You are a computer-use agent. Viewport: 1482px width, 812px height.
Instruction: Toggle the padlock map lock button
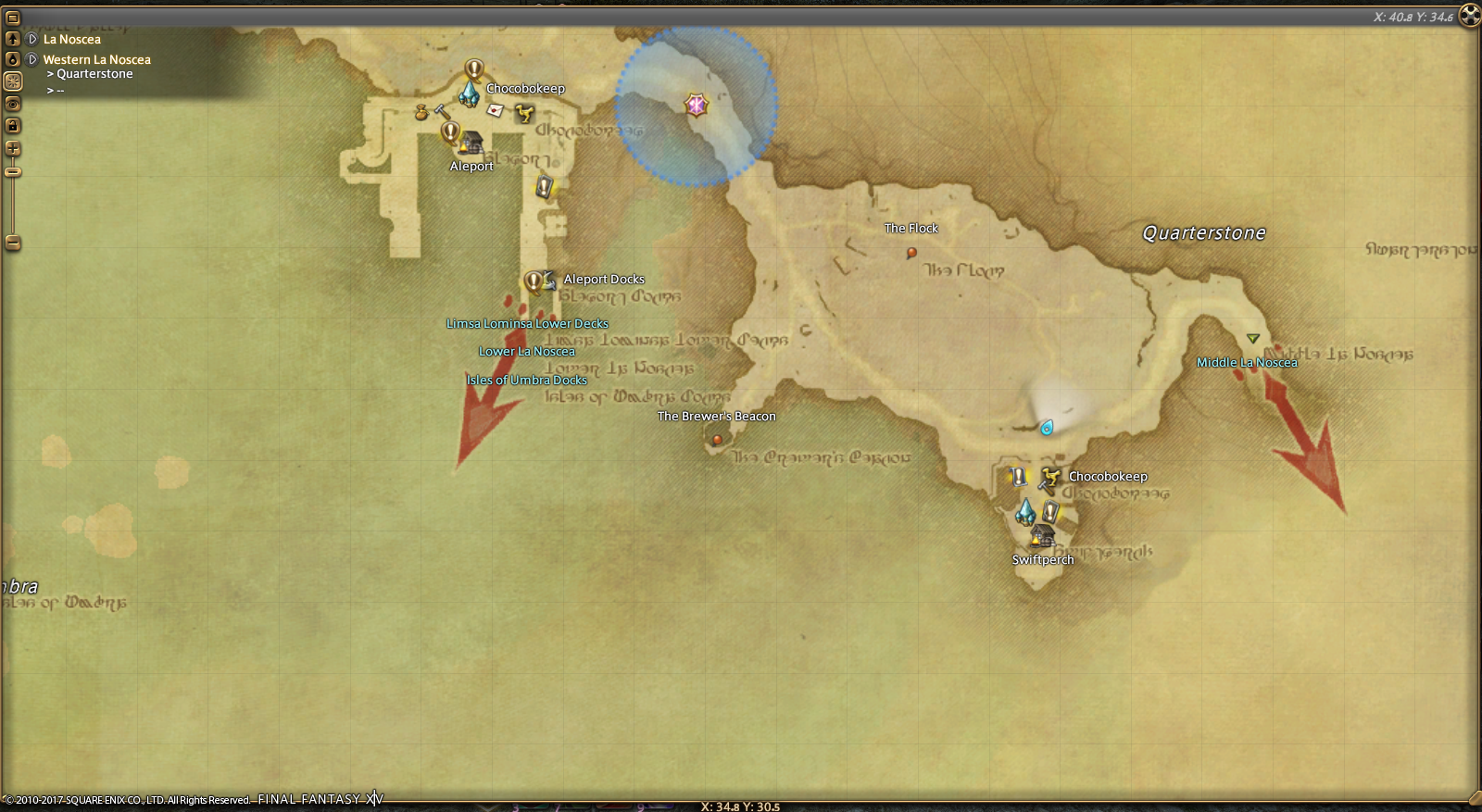click(x=13, y=125)
